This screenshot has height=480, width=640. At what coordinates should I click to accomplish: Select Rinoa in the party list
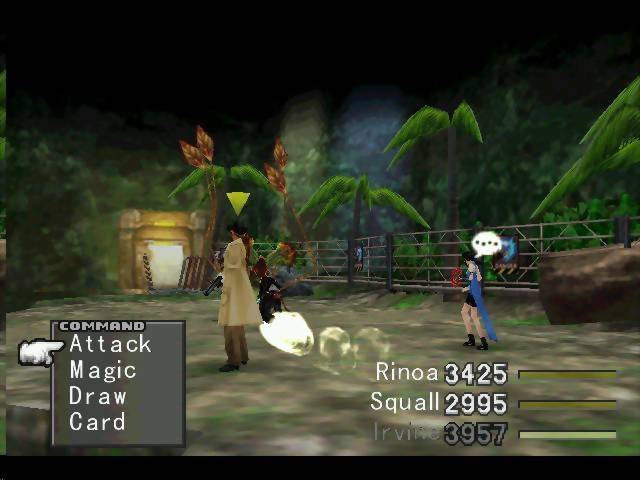407,373
